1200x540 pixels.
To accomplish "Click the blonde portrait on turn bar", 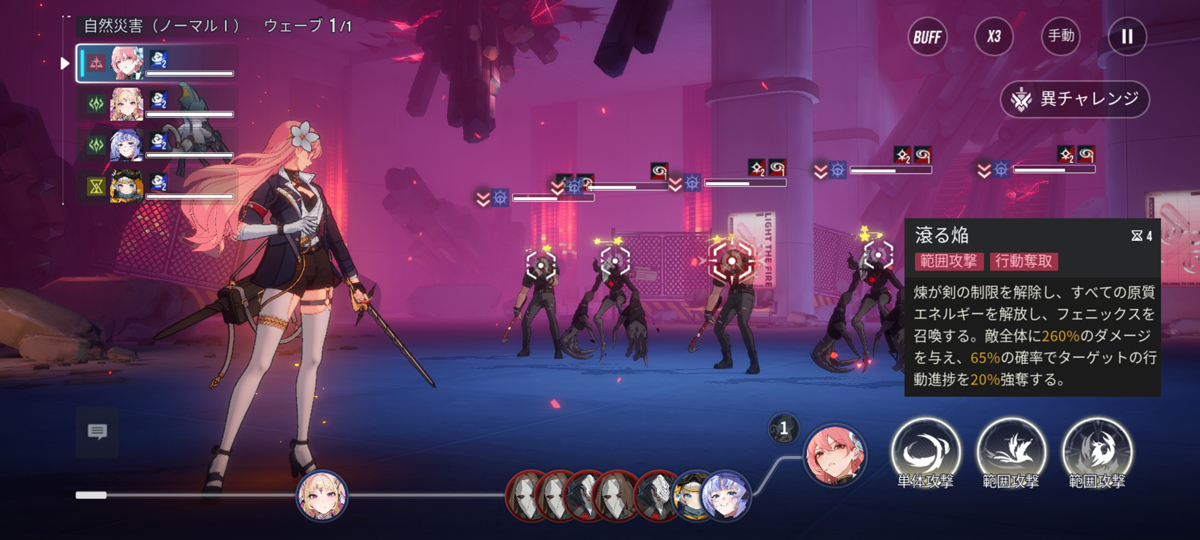I will tap(322, 494).
